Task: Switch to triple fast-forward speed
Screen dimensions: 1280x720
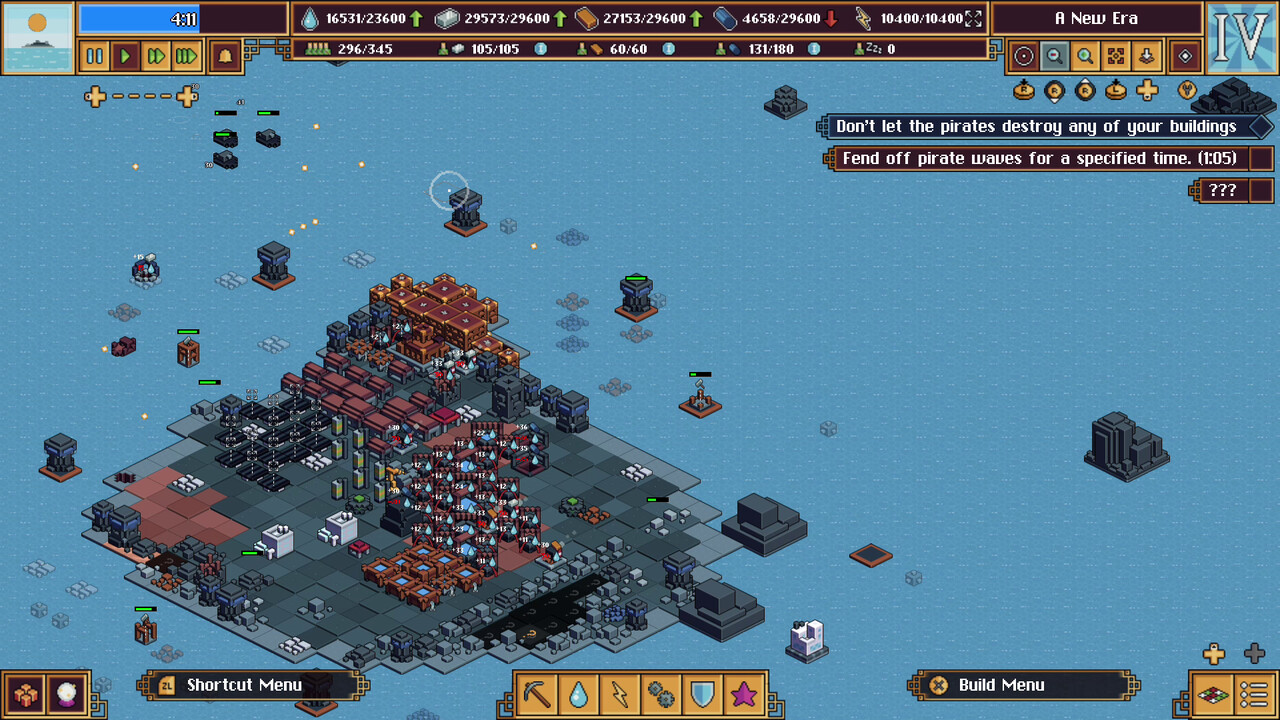Action: click(x=186, y=57)
